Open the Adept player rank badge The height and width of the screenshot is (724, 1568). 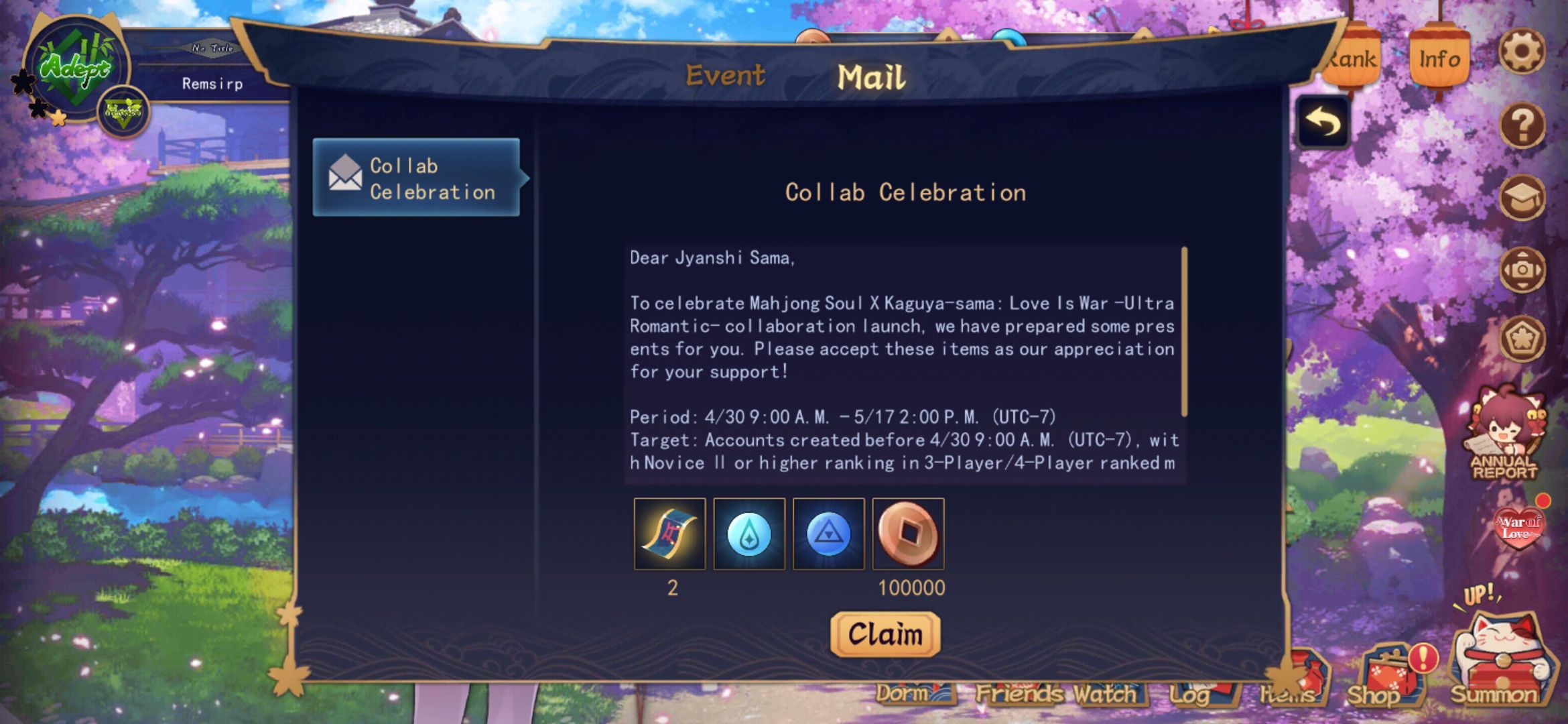pyautogui.click(x=75, y=67)
